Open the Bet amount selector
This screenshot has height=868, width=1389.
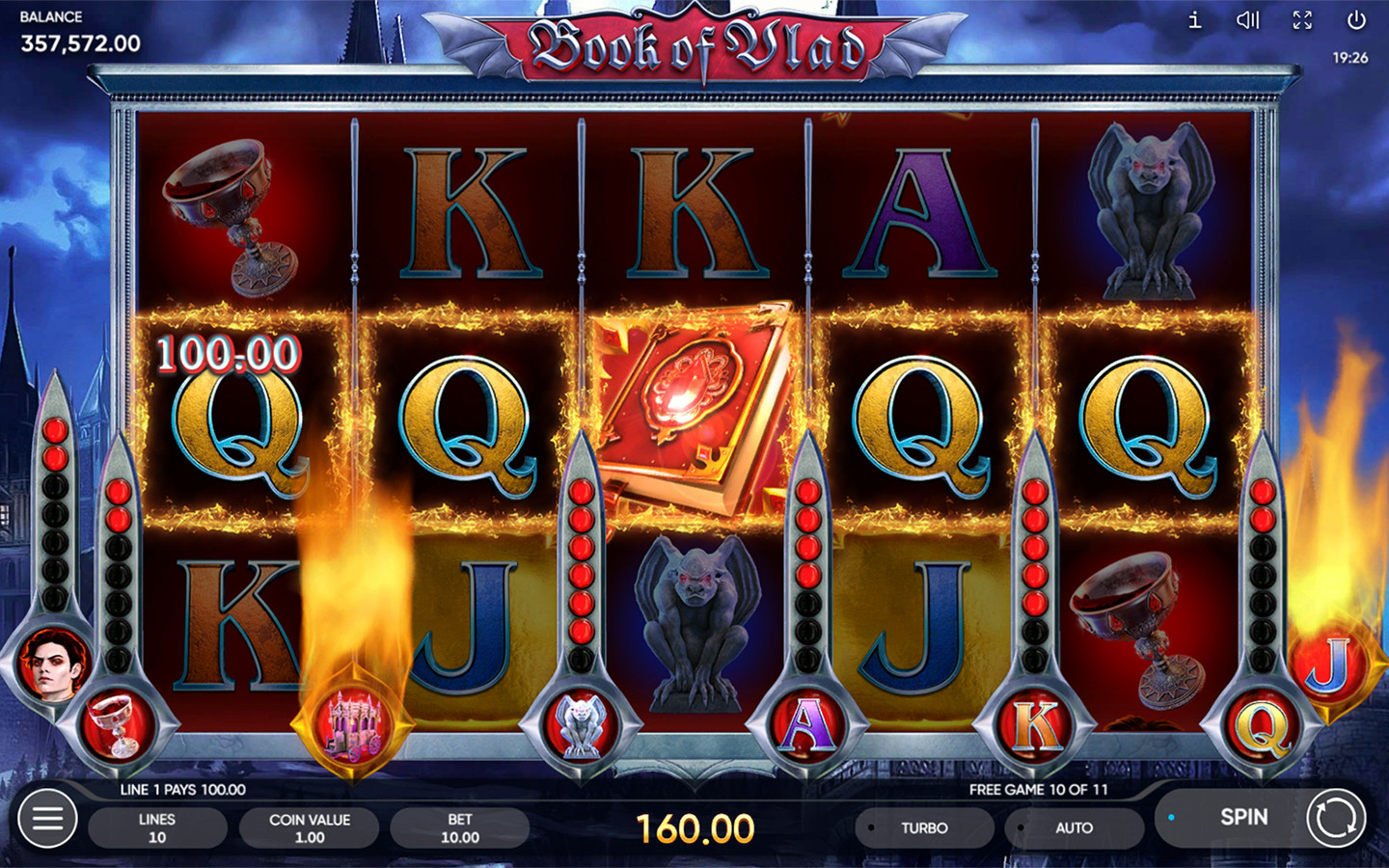coord(460,827)
